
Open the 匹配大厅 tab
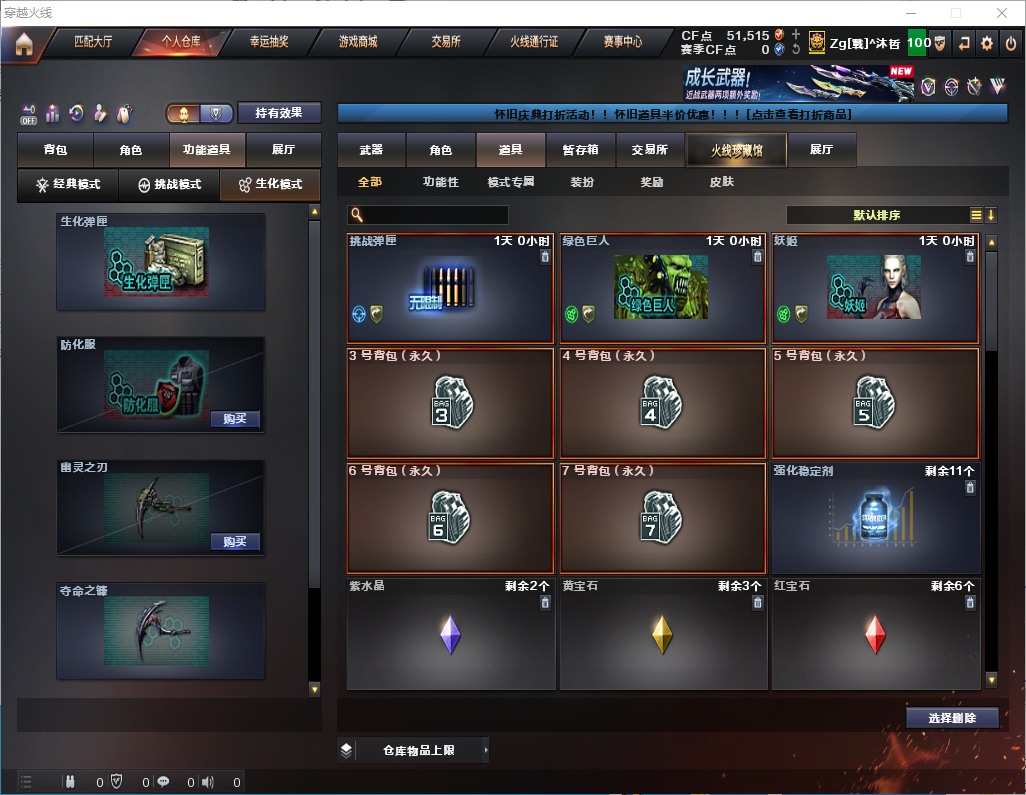94,42
